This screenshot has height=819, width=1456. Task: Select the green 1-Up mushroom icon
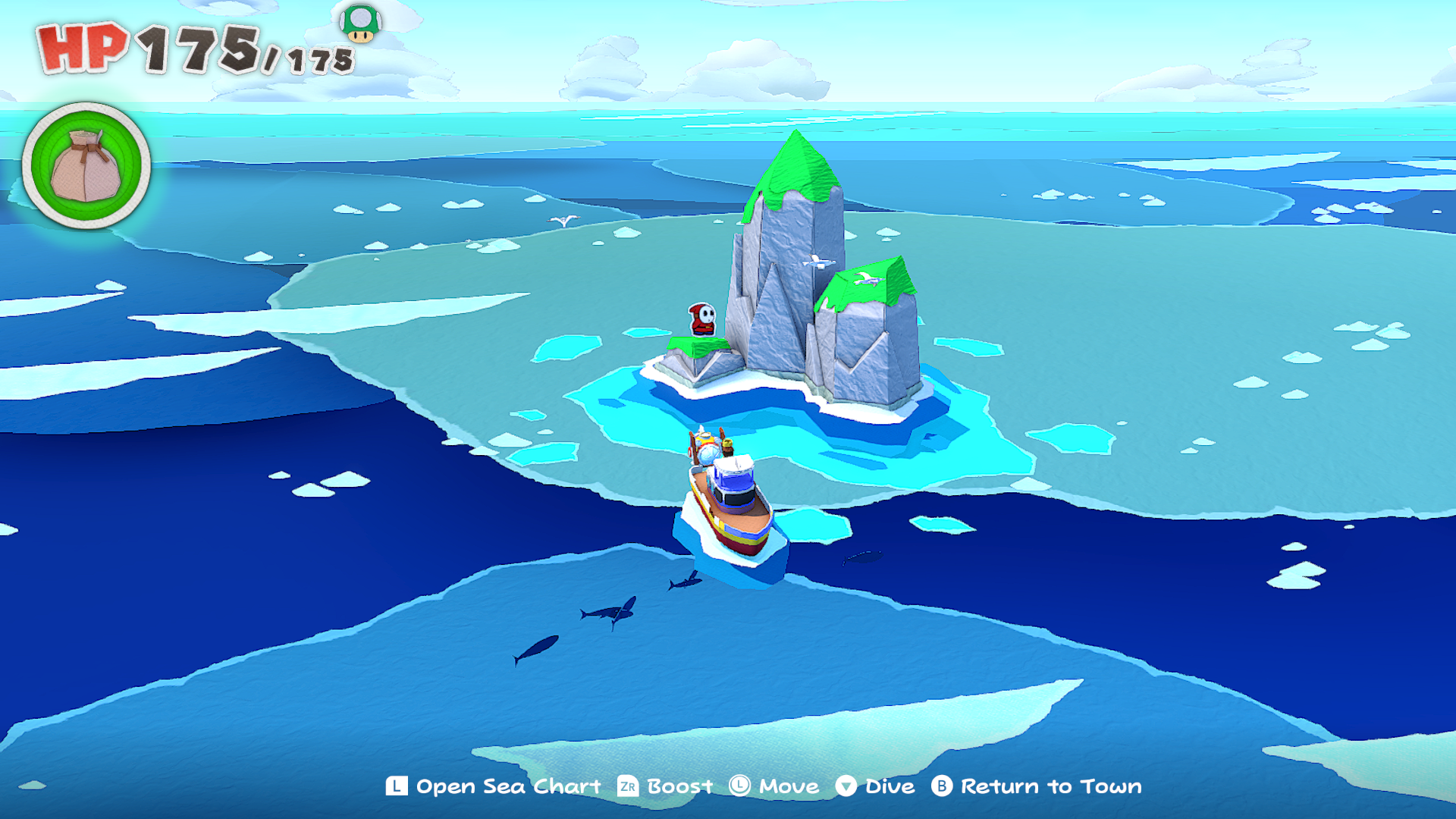pos(361,23)
